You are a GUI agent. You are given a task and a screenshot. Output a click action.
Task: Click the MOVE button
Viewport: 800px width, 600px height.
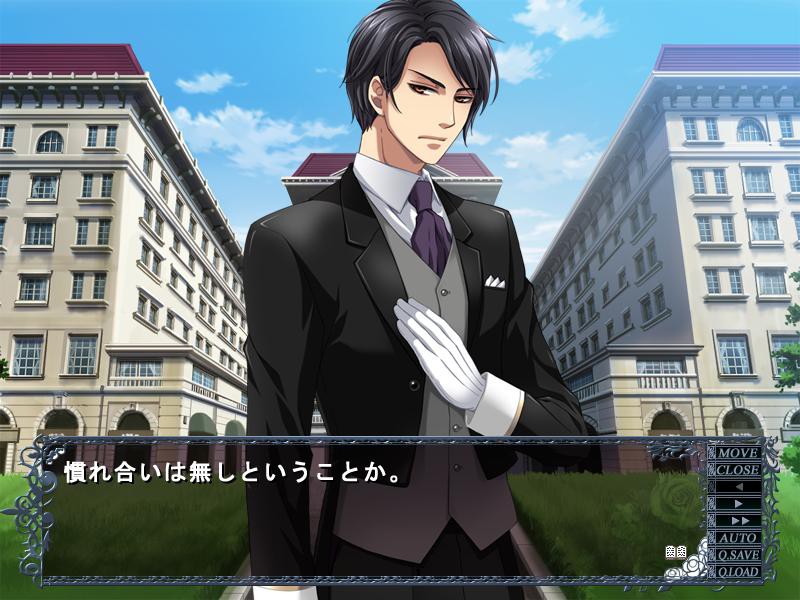(737, 452)
